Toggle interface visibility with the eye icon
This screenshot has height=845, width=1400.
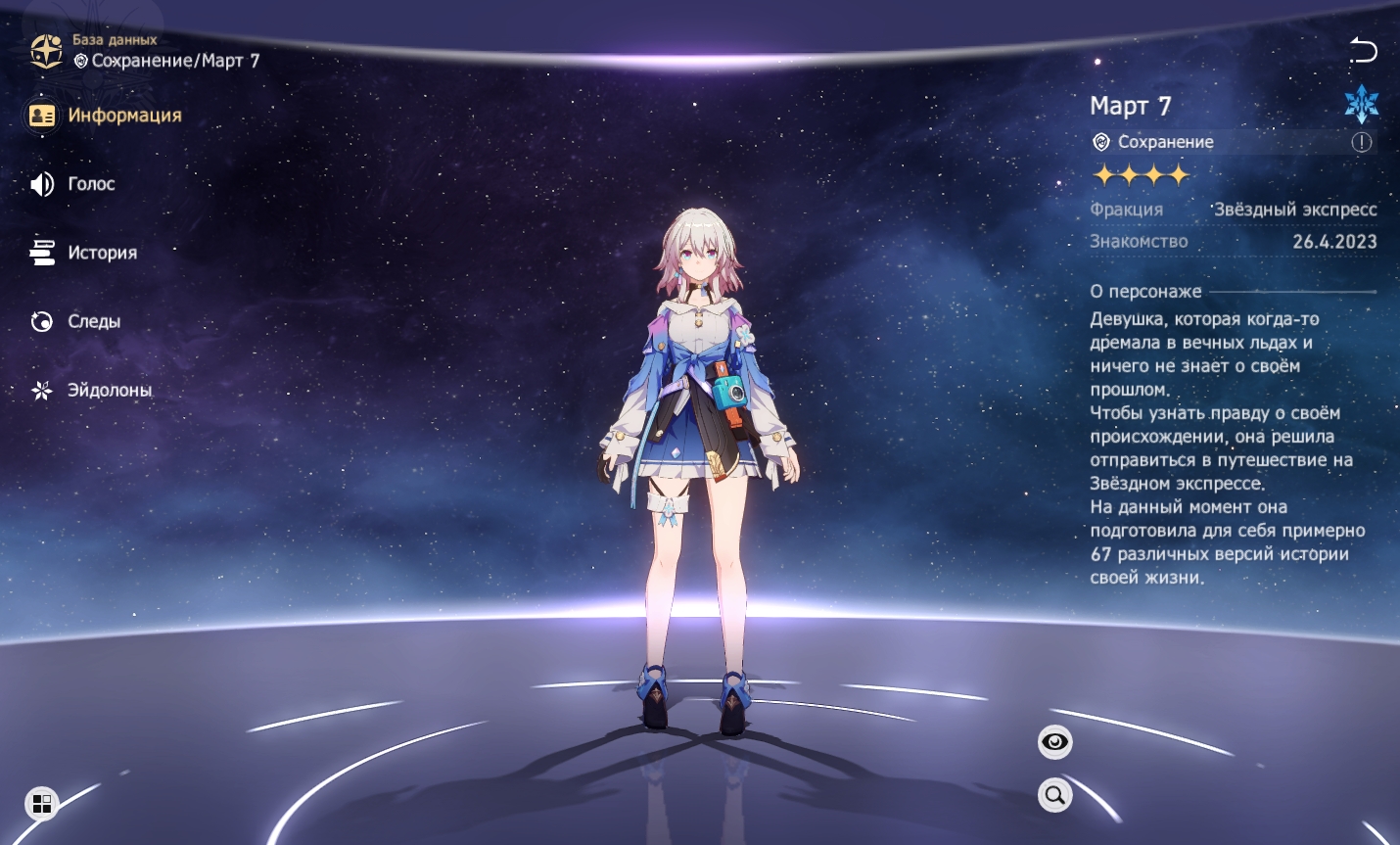tap(1054, 742)
